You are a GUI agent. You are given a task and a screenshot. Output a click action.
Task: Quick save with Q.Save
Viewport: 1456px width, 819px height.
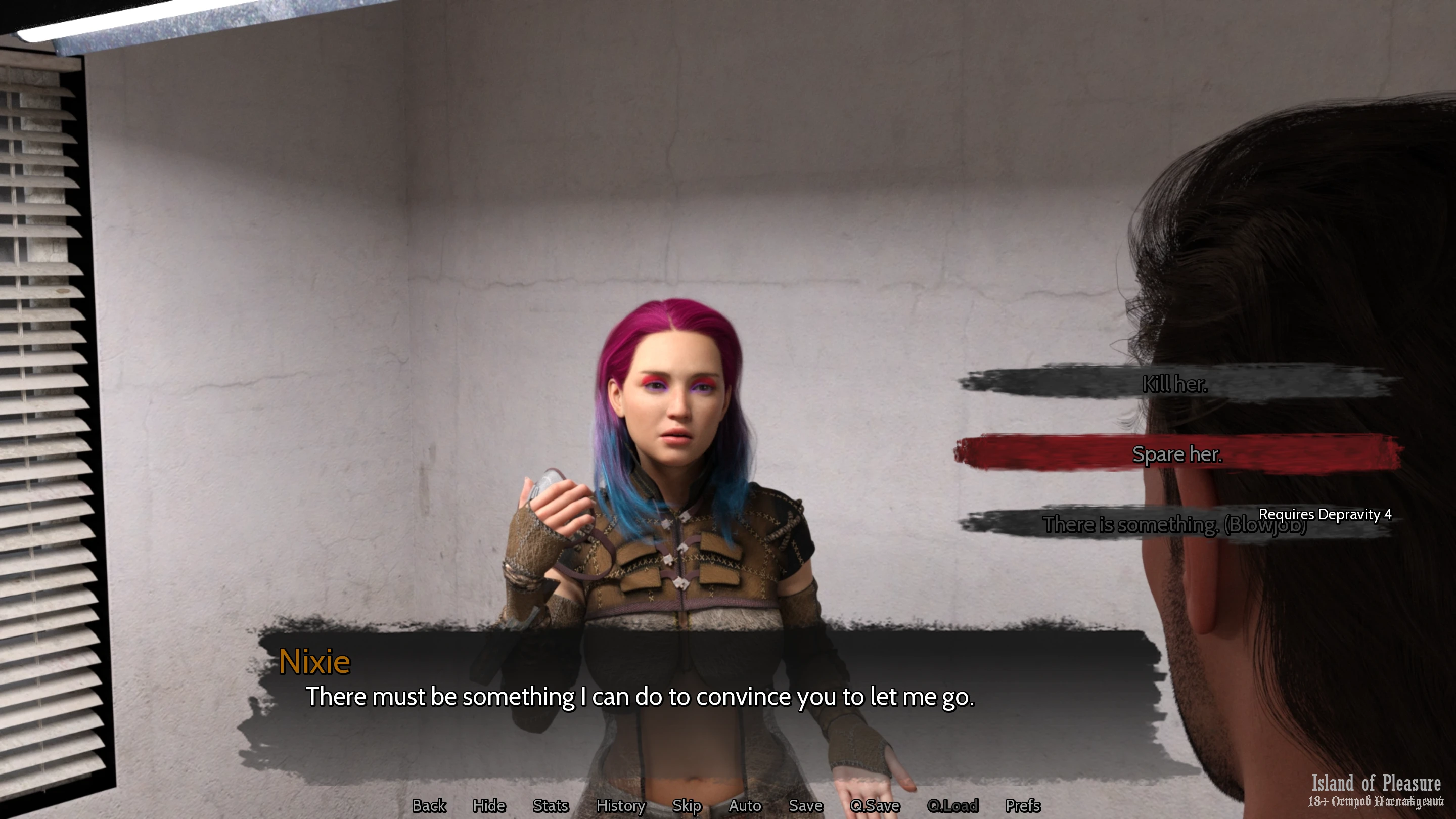tap(875, 805)
